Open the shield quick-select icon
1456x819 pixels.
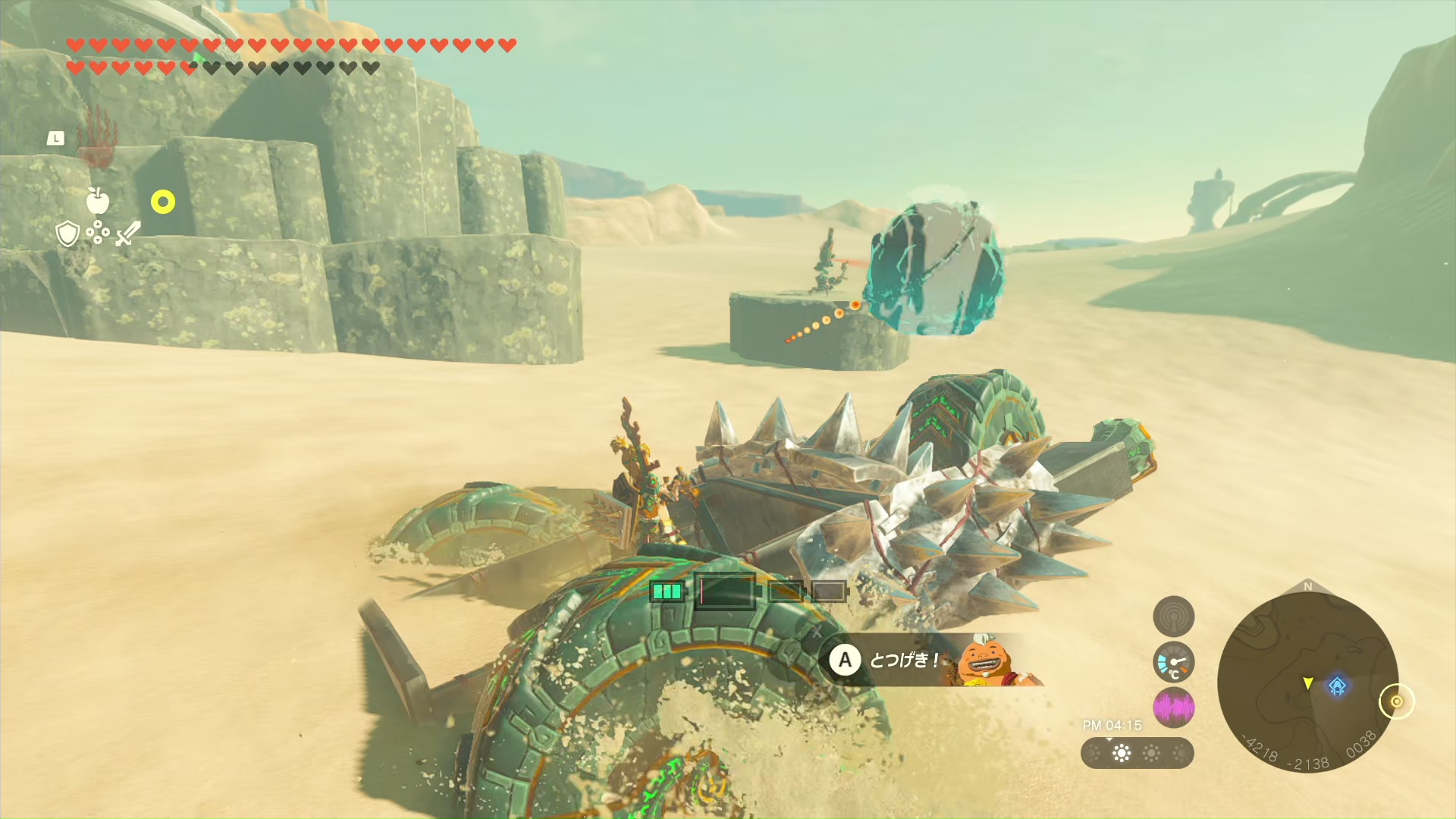67,234
